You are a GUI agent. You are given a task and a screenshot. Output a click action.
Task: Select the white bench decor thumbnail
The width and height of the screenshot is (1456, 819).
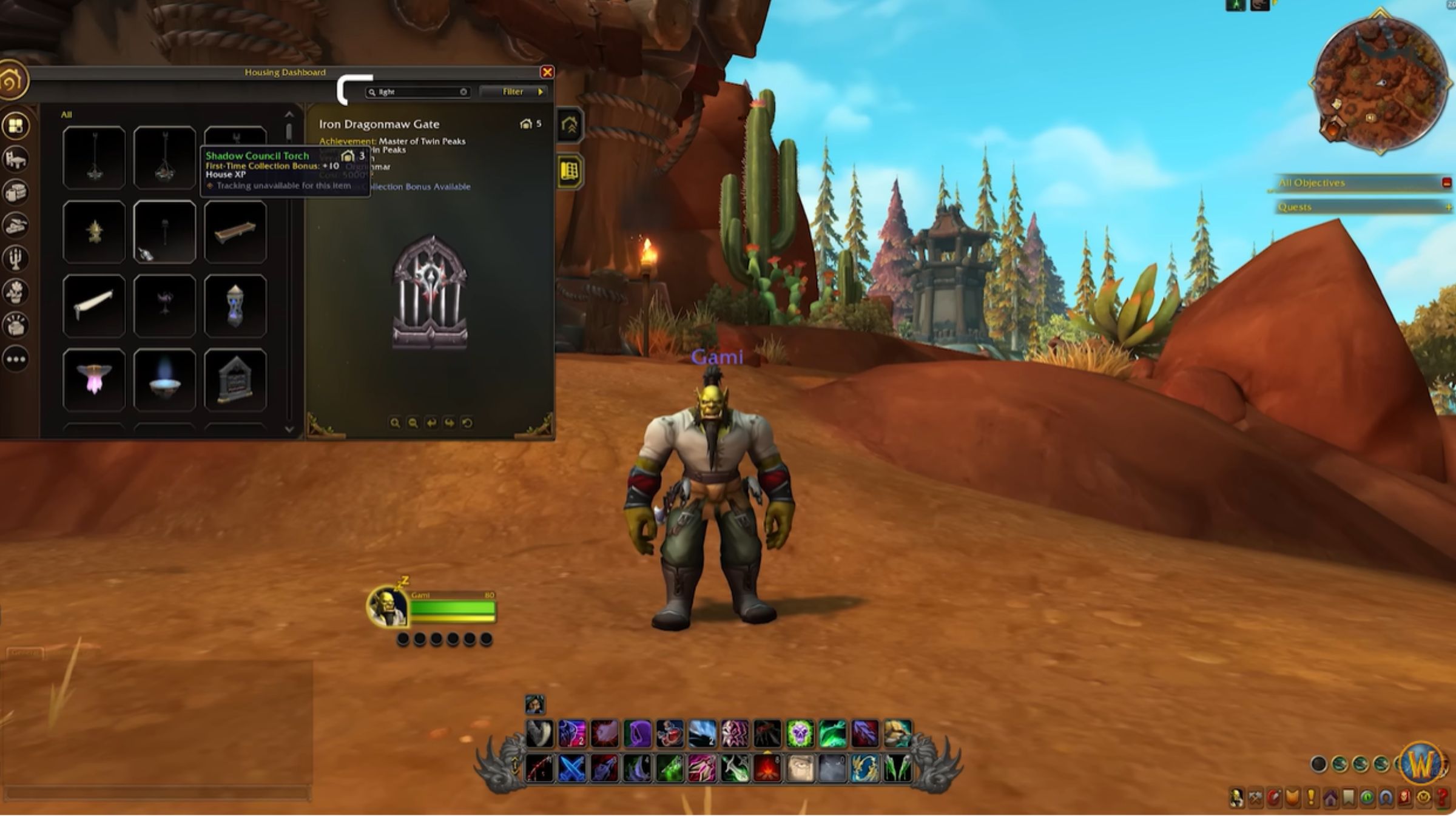94,306
